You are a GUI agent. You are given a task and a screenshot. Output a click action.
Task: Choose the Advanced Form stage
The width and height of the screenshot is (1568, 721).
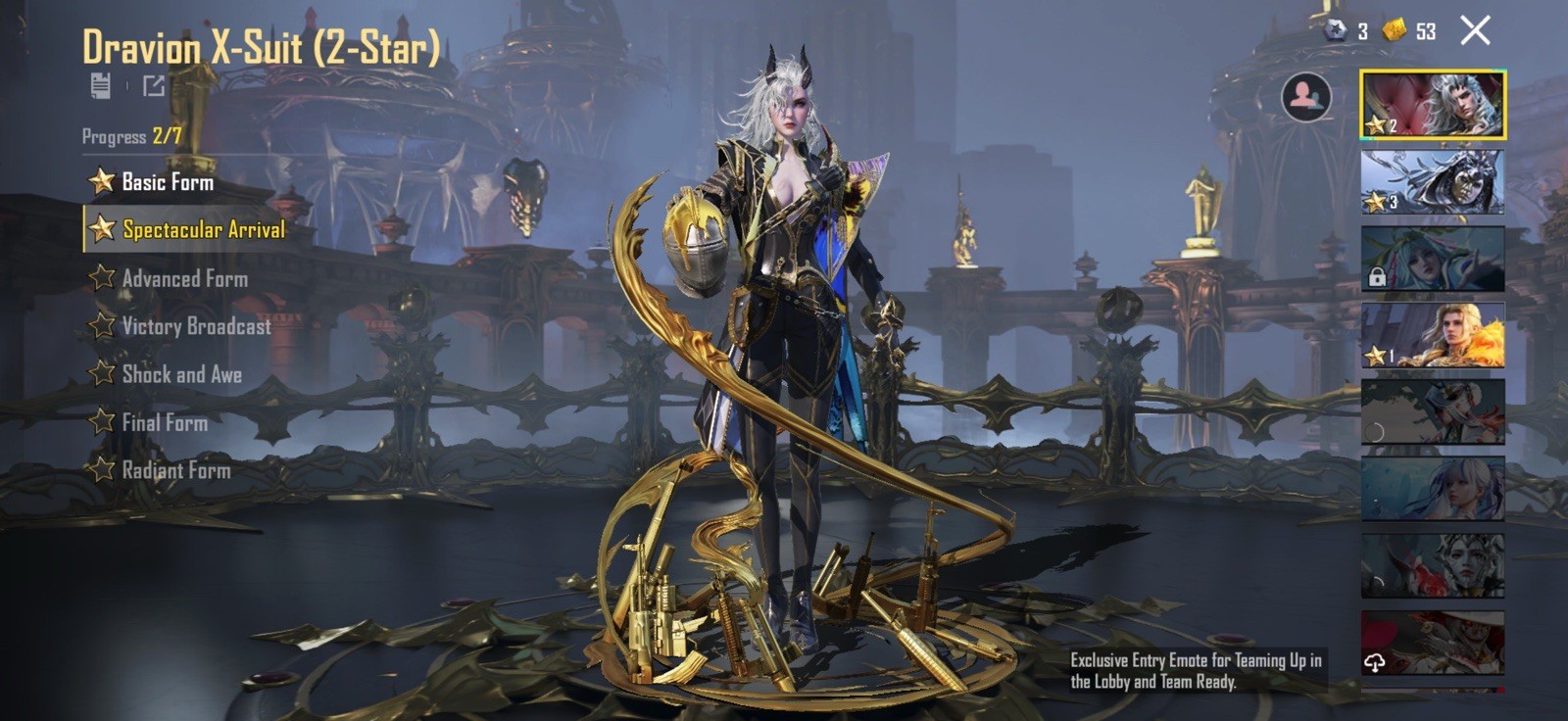tap(183, 278)
